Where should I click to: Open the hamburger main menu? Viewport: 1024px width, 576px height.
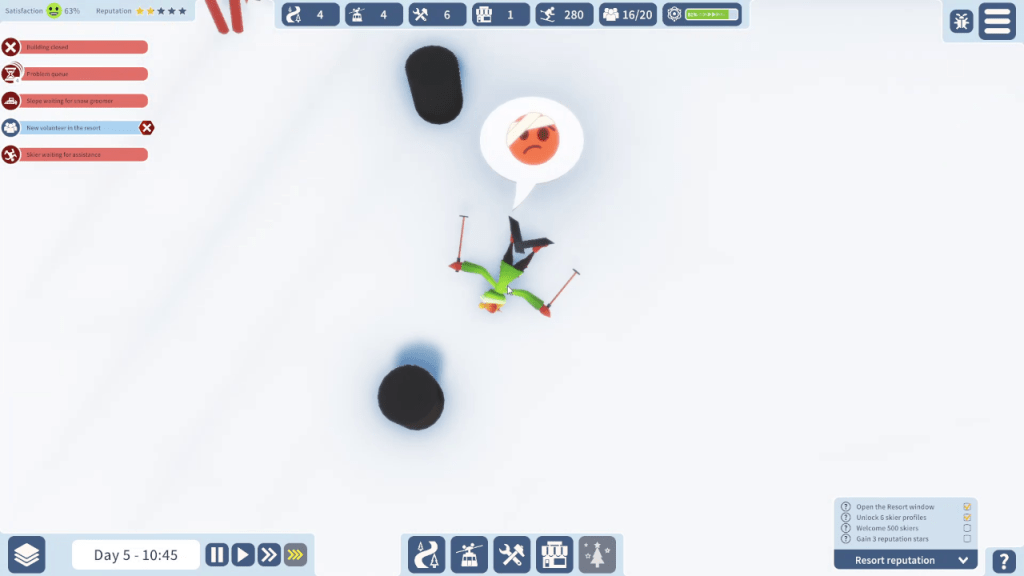tap(997, 21)
